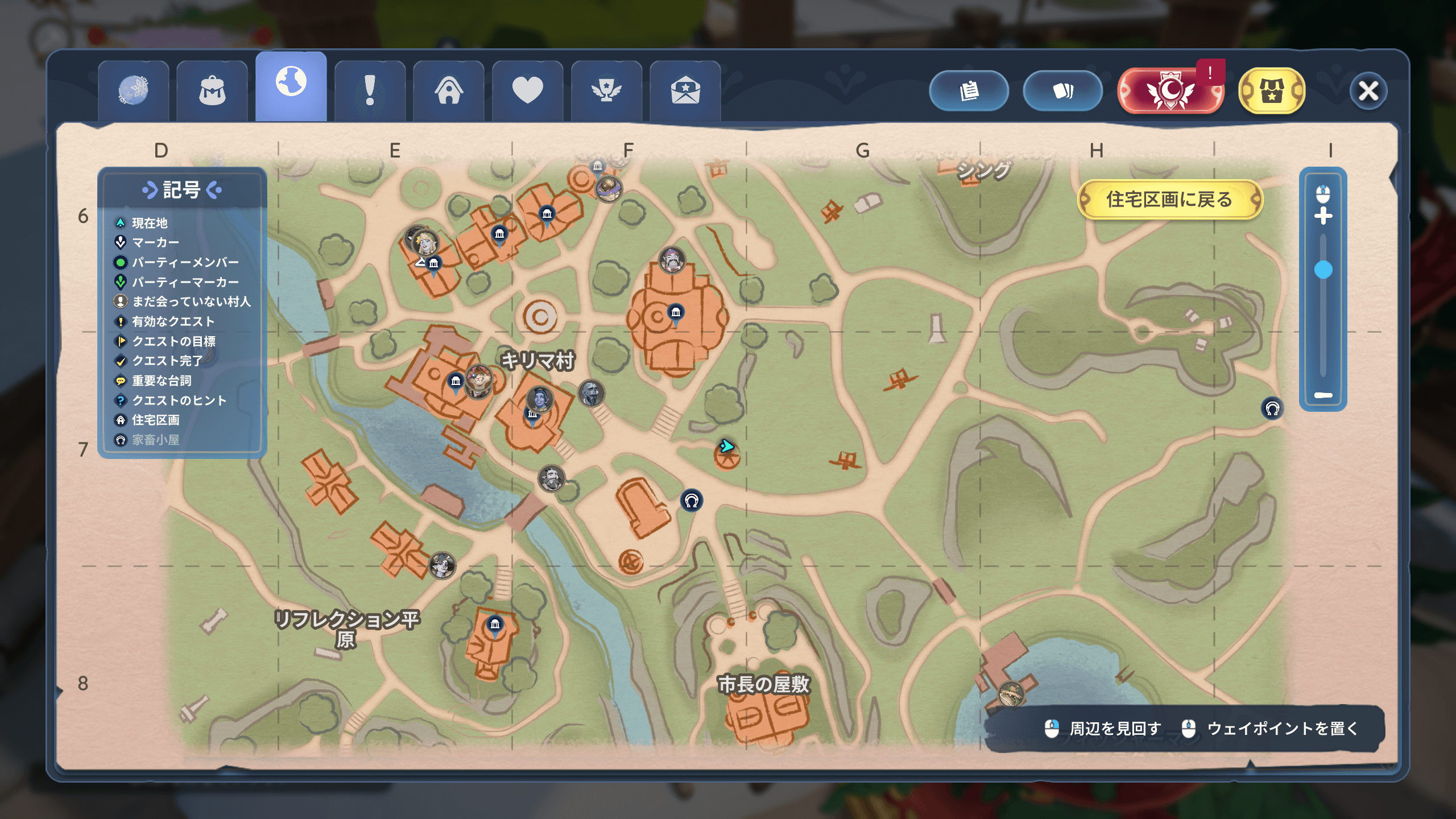The image size is (1456, 819).
Task: Open the yellow store button
Action: (x=1272, y=91)
